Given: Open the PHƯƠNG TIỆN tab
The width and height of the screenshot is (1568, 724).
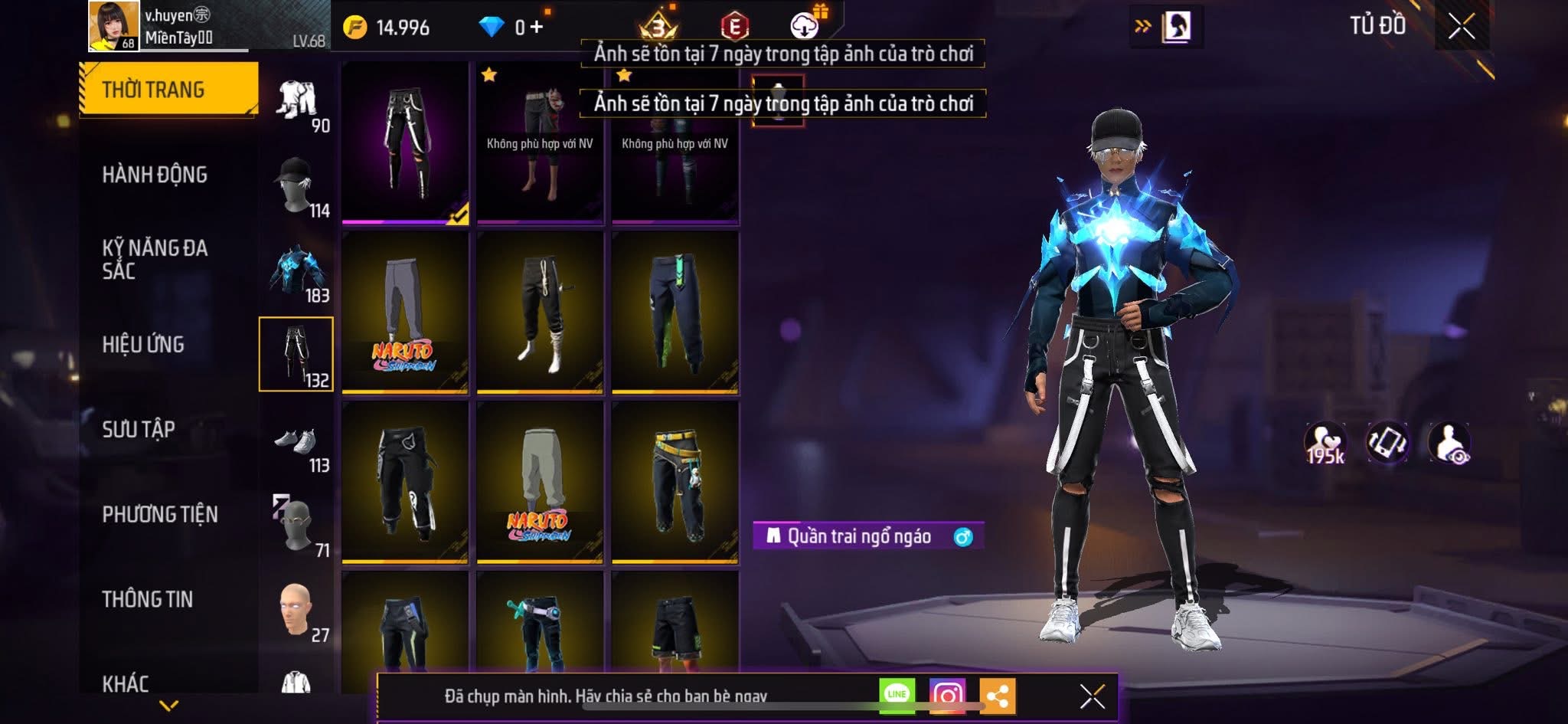Looking at the screenshot, I should click(x=160, y=514).
